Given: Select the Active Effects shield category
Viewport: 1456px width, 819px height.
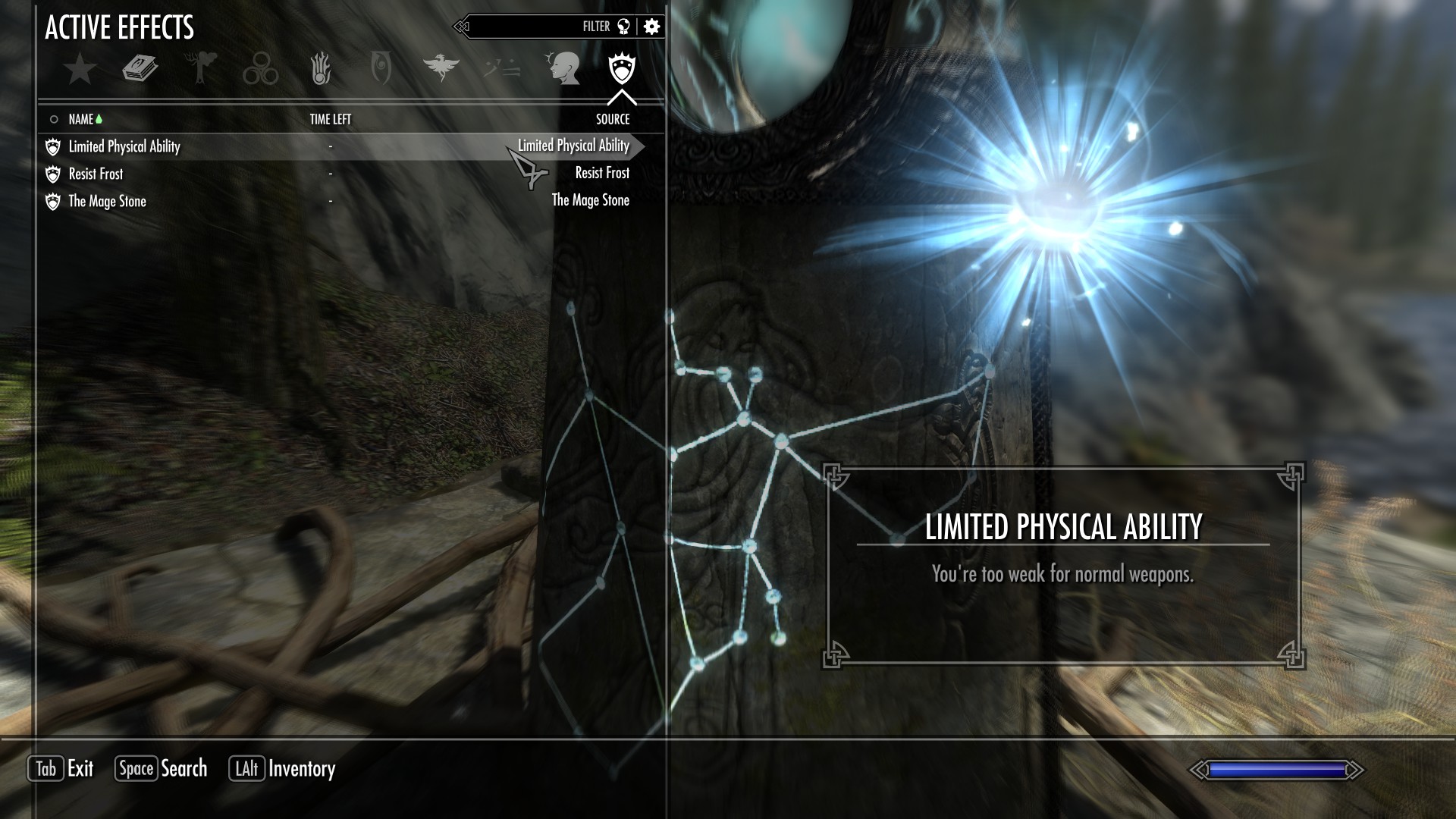Looking at the screenshot, I should click(x=622, y=69).
